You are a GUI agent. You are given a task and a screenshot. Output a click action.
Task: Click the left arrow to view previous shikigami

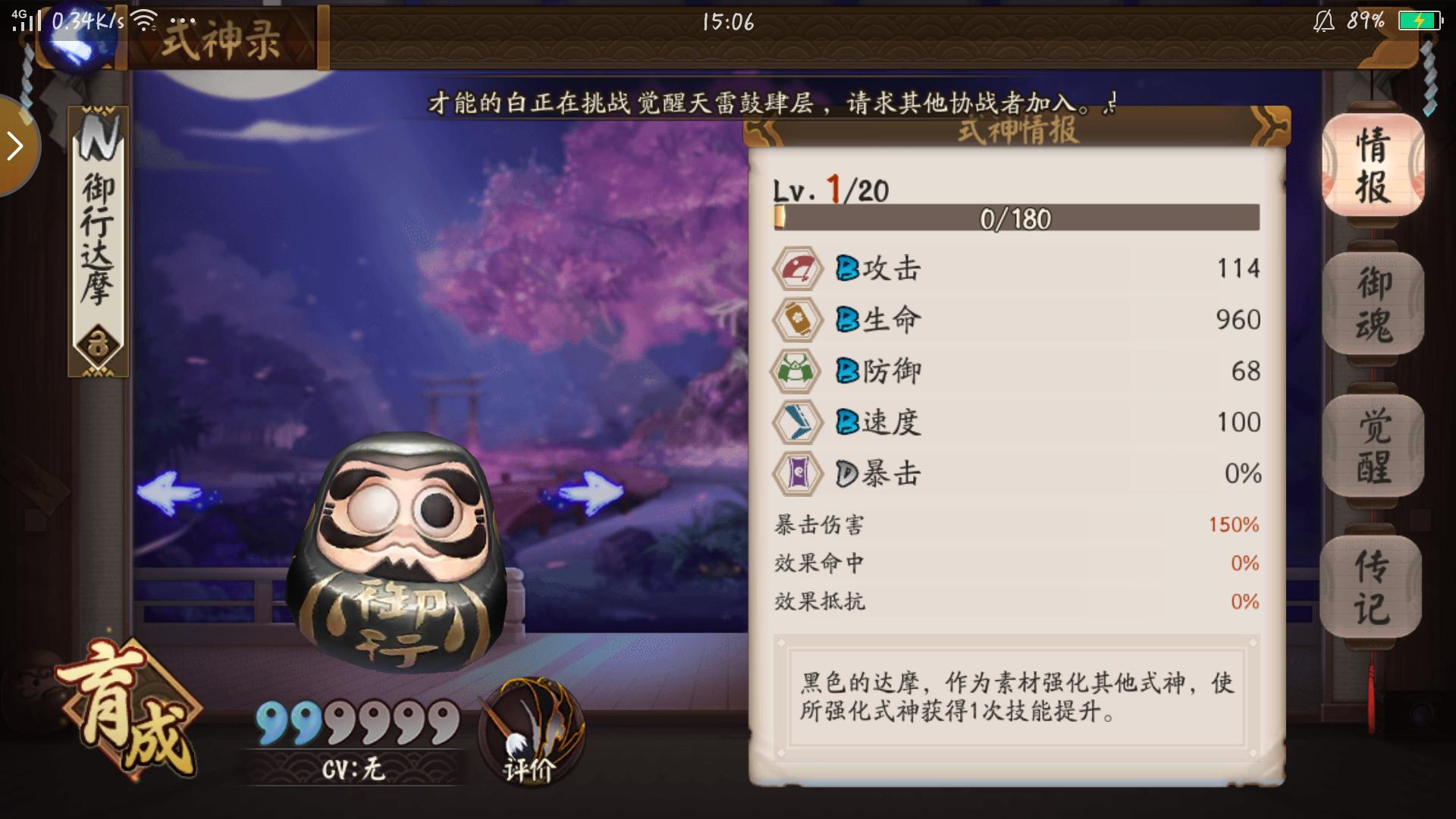pos(171,493)
